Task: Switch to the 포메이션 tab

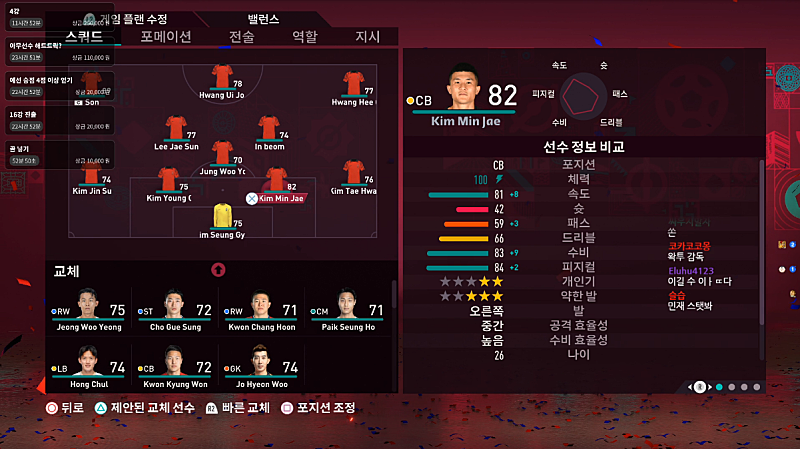Action: (166, 36)
